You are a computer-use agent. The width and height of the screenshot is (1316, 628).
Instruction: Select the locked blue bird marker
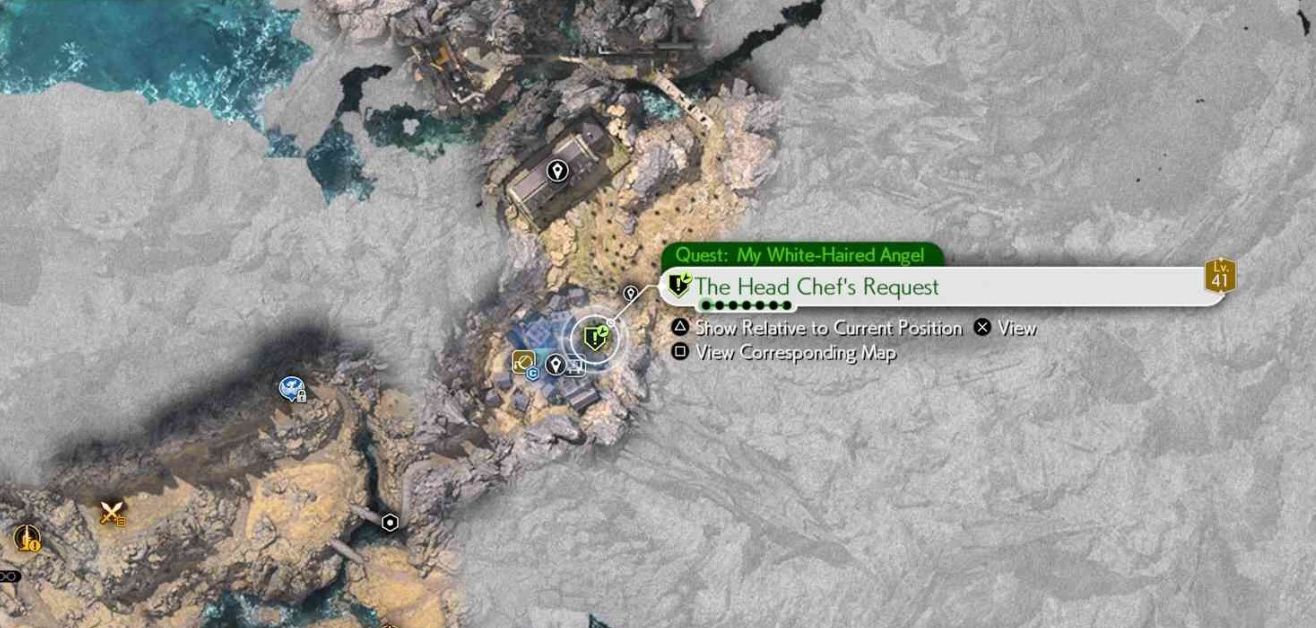click(292, 388)
